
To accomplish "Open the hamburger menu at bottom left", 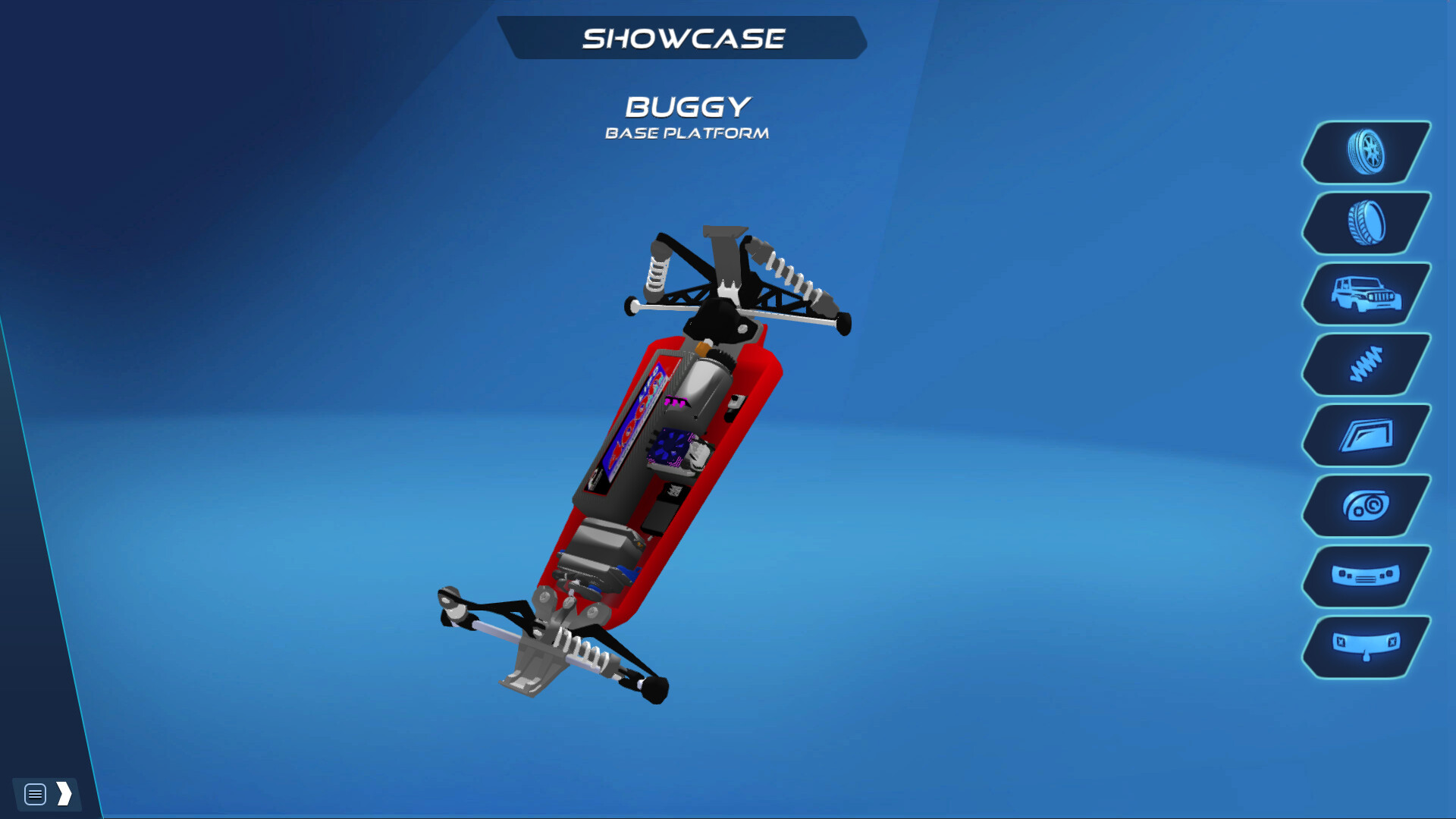I will pyautogui.click(x=34, y=794).
